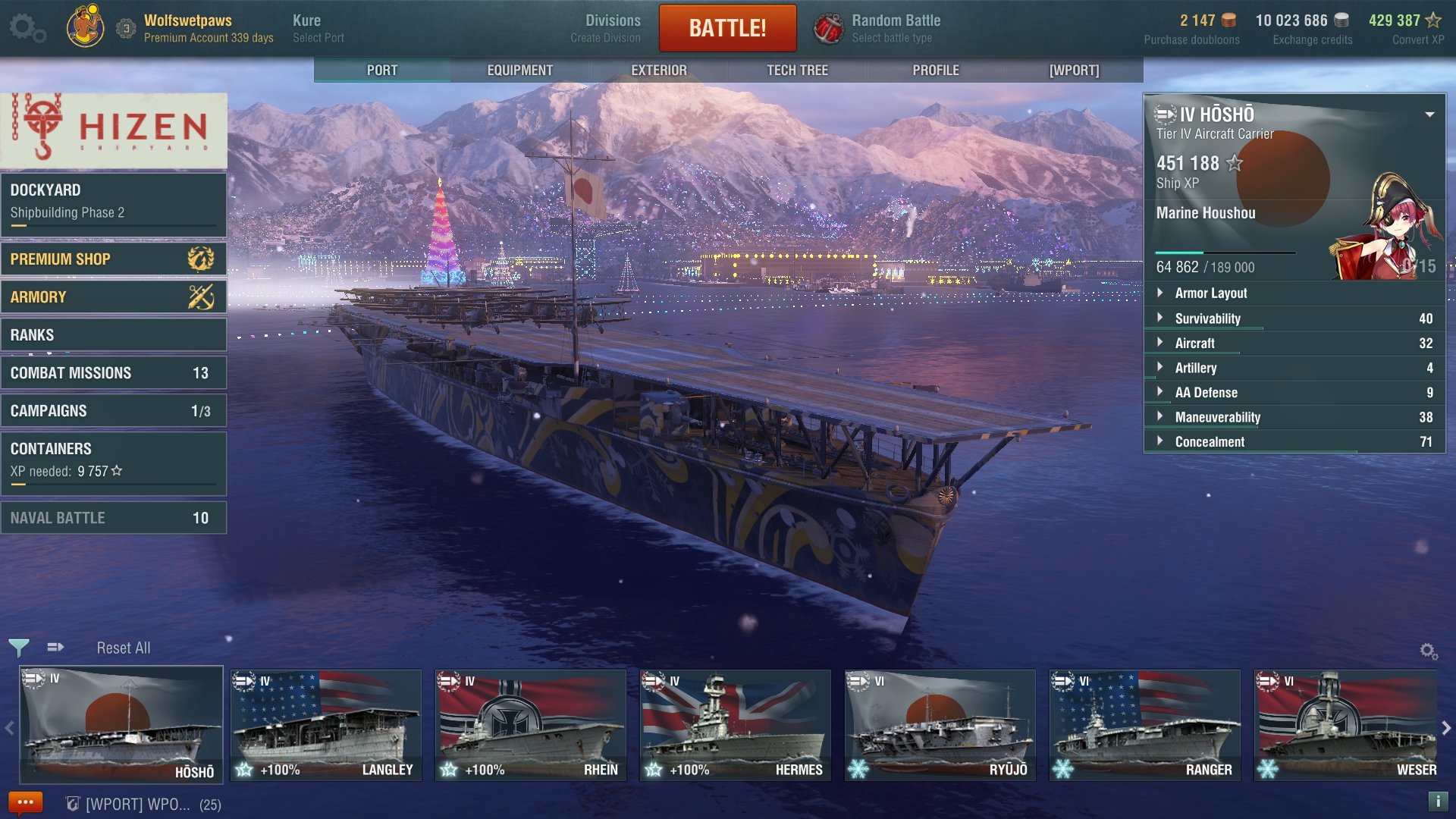This screenshot has width=1456, height=819.
Task: Choose the Ryūjō ship tile
Action: [x=940, y=725]
